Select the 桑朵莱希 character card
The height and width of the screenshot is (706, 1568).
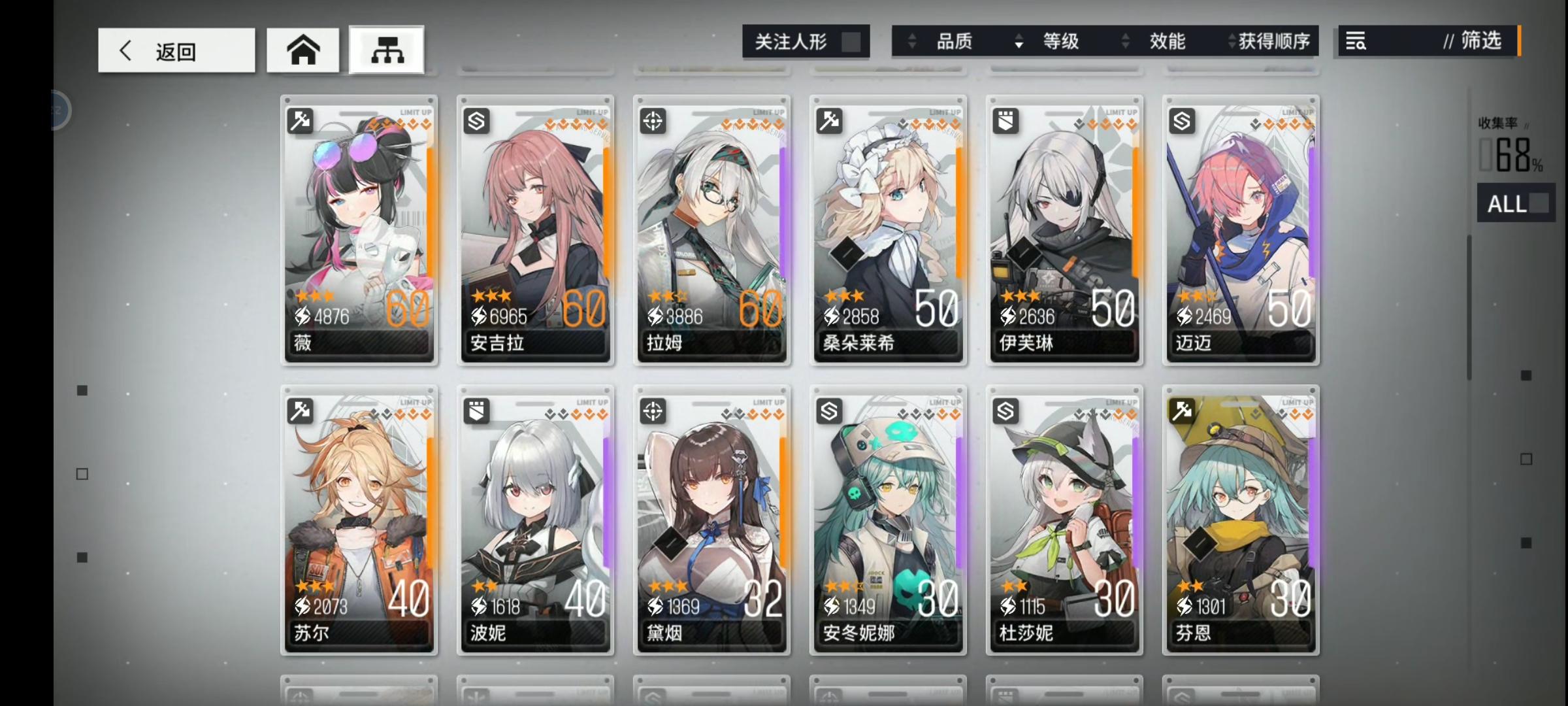(x=889, y=229)
